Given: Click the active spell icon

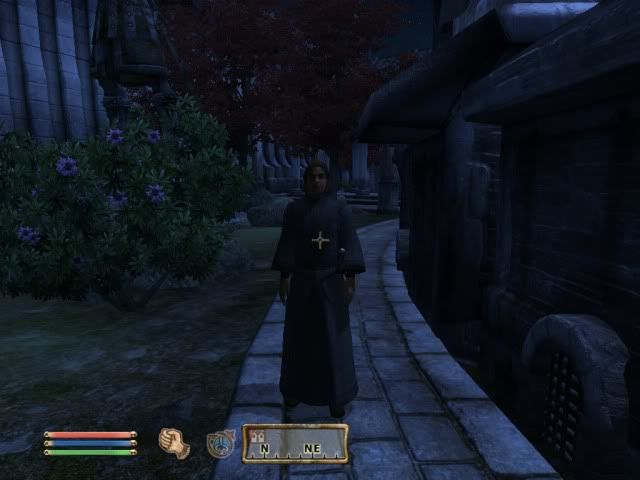Looking at the screenshot, I should [x=220, y=443].
